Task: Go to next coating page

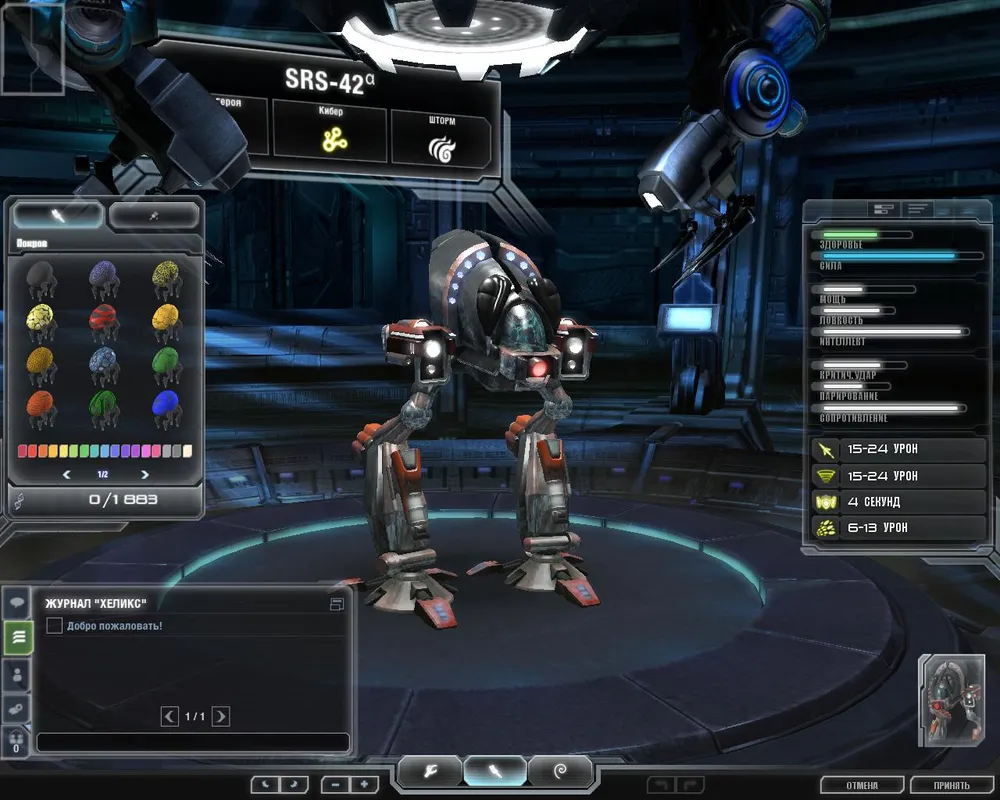Action: click(x=145, y=474)
